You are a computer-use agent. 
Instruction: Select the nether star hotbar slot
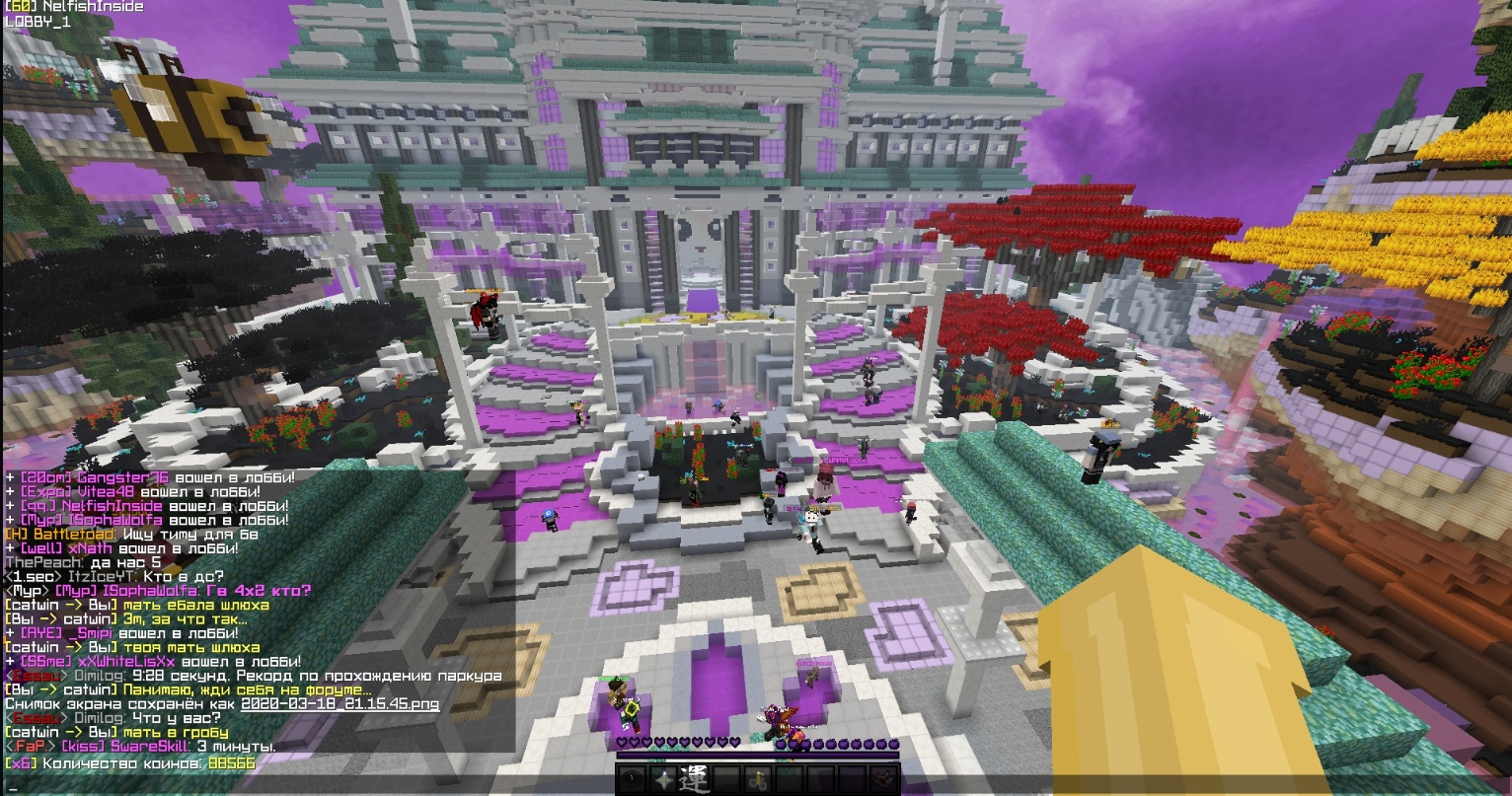pos(663,779)
